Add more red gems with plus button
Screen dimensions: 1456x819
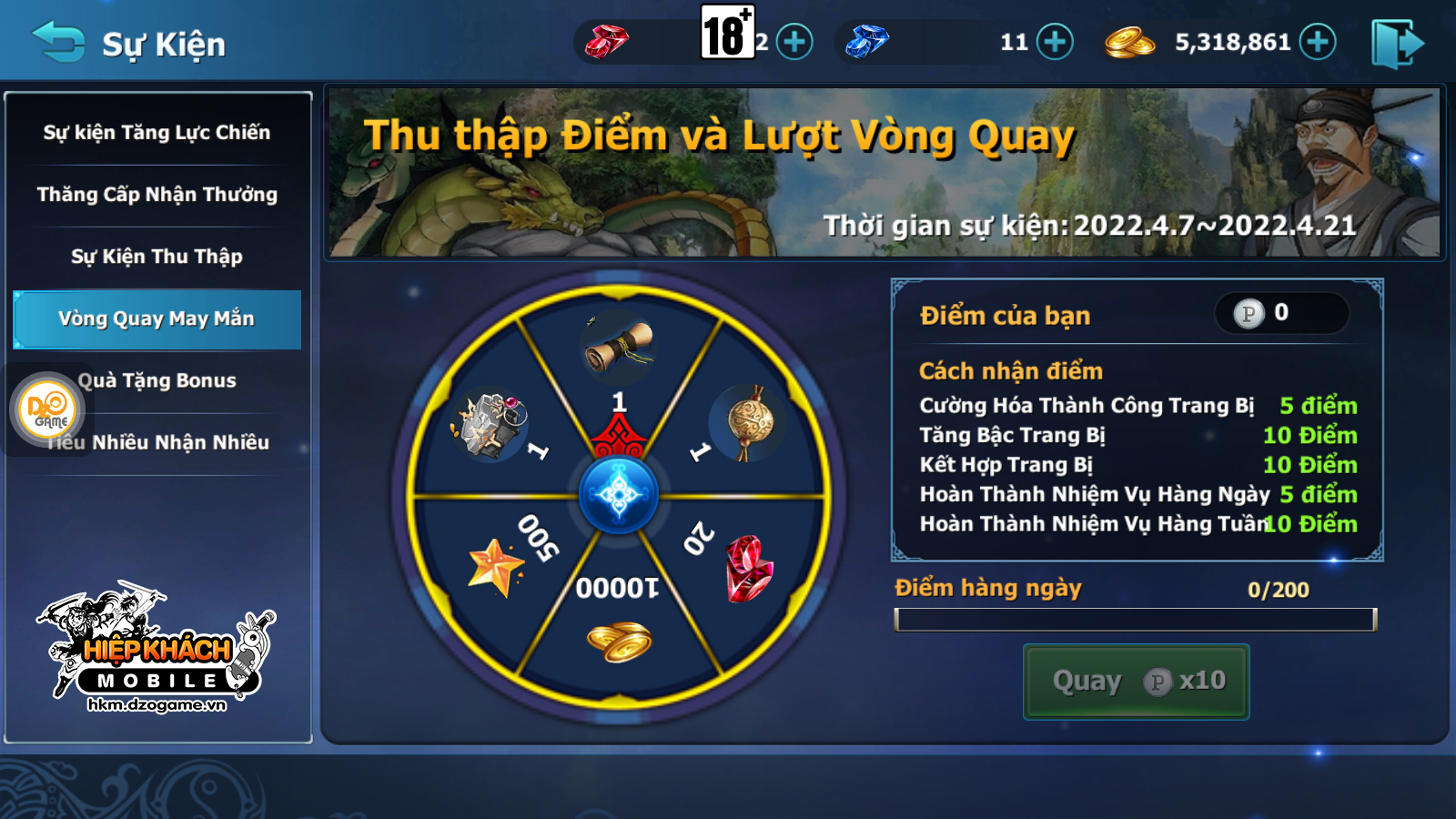794,42
